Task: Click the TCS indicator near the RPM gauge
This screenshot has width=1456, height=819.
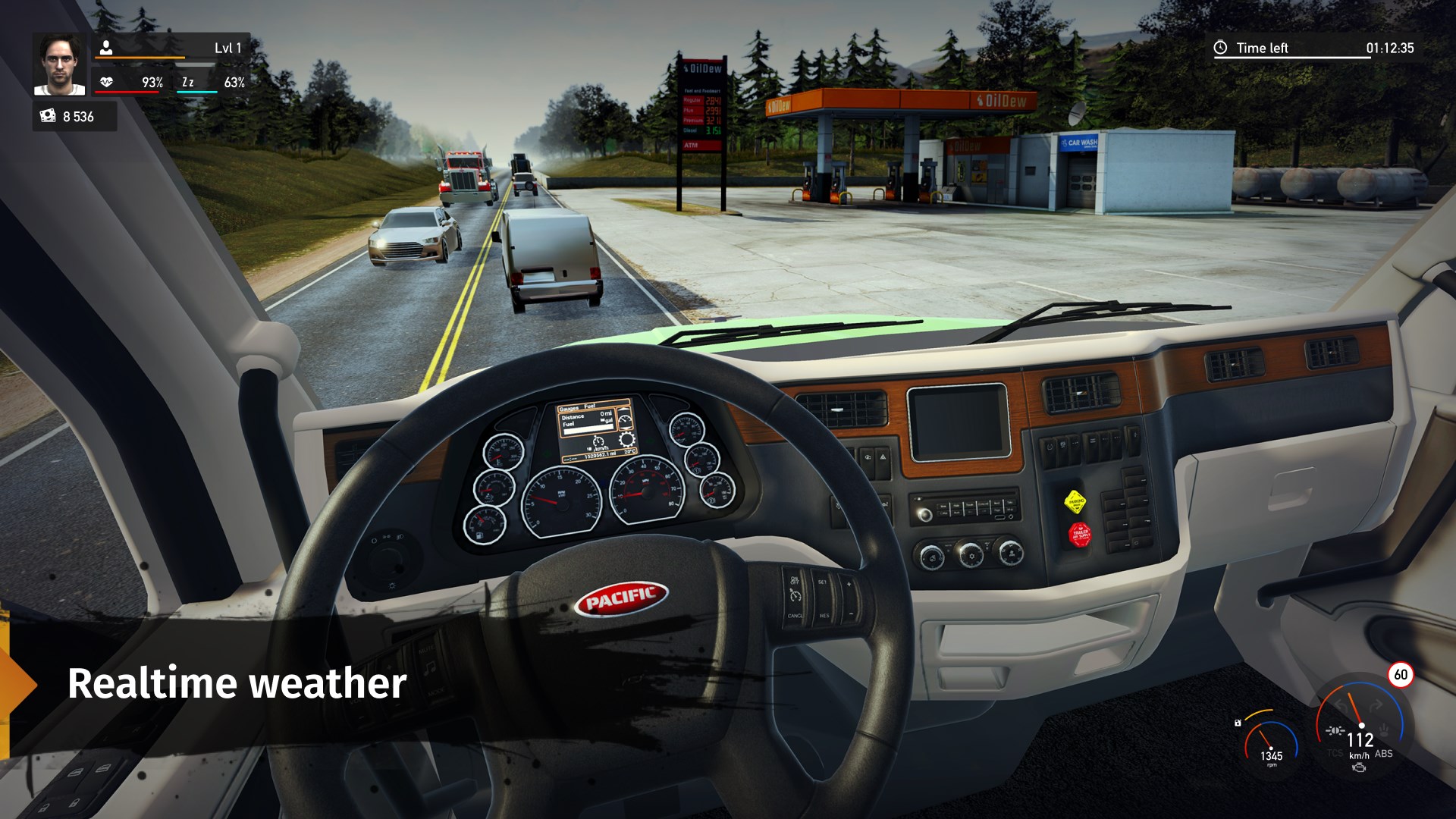Action: 1335,753
